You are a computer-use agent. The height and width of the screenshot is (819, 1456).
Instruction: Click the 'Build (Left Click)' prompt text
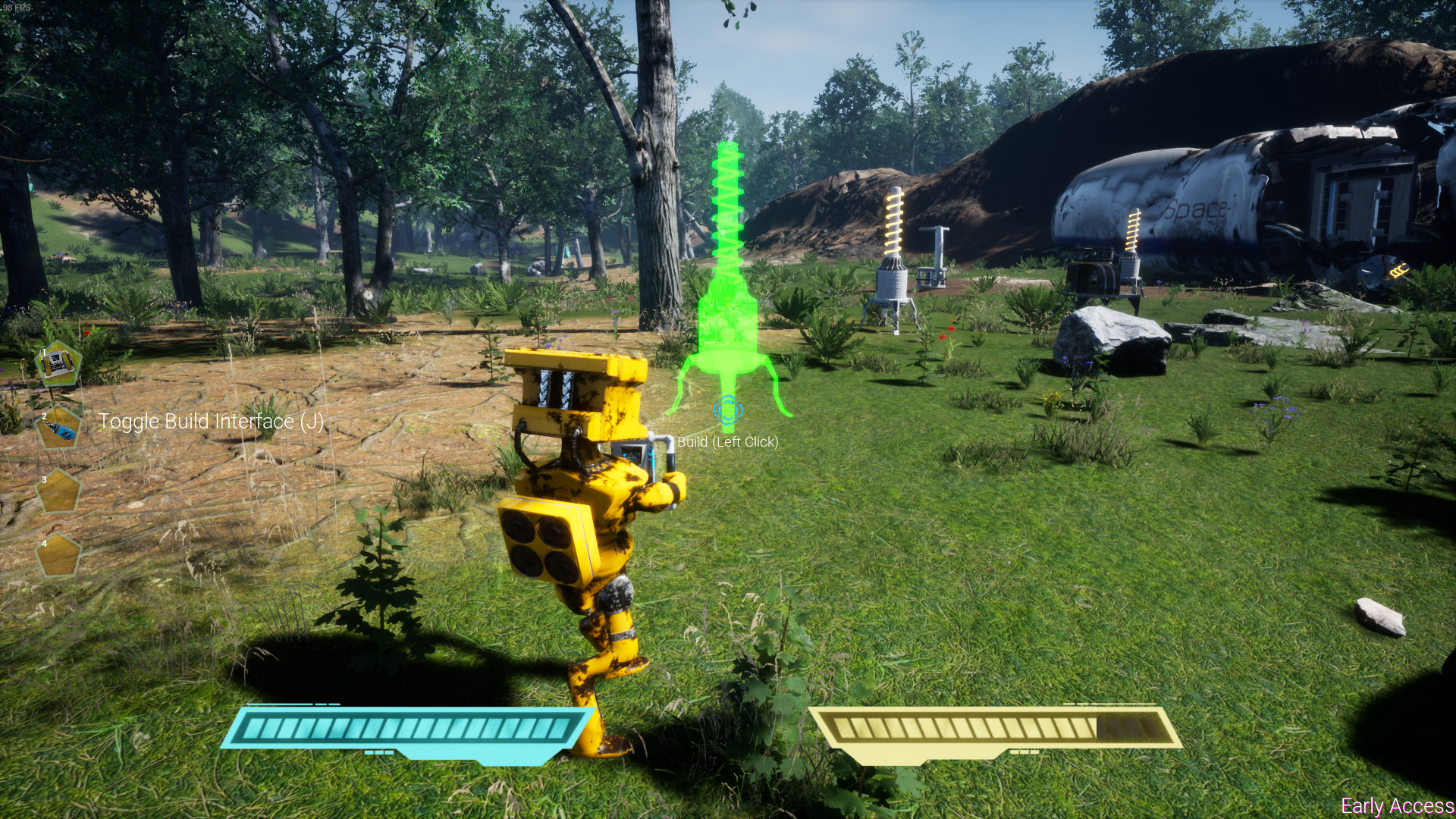point(729,440)
